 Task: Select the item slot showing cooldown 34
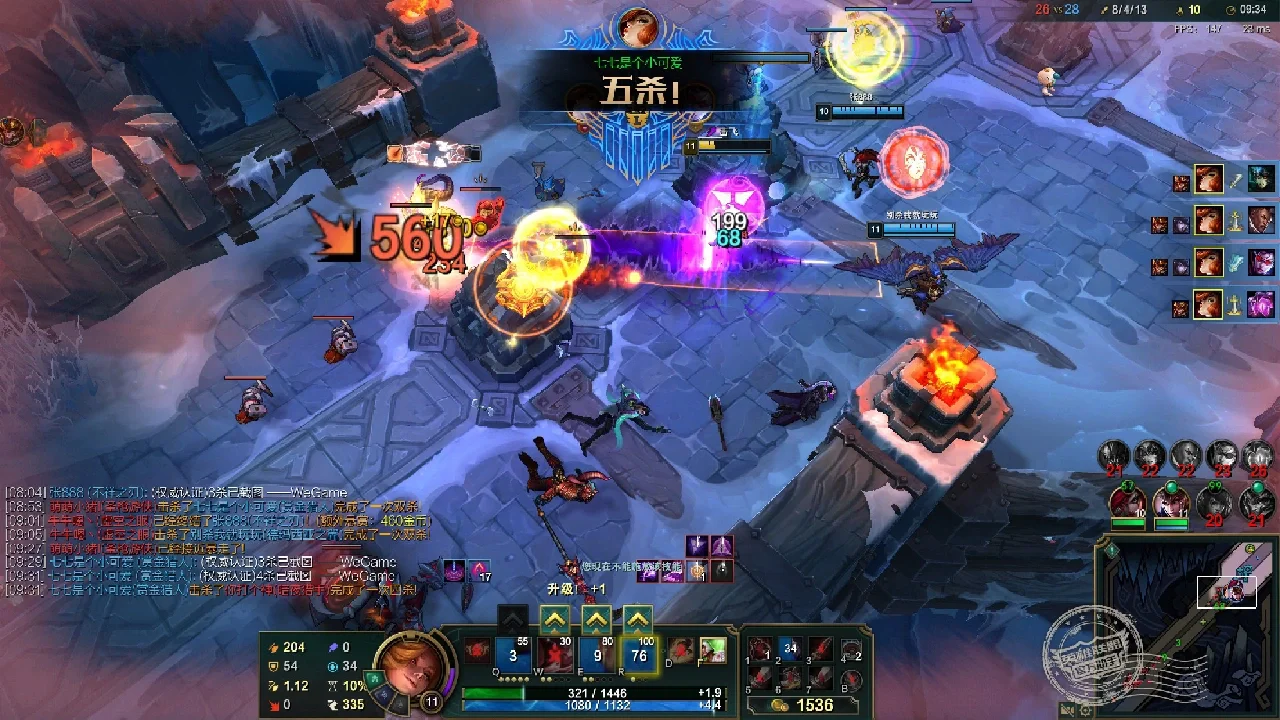click(x=791, y=650)
